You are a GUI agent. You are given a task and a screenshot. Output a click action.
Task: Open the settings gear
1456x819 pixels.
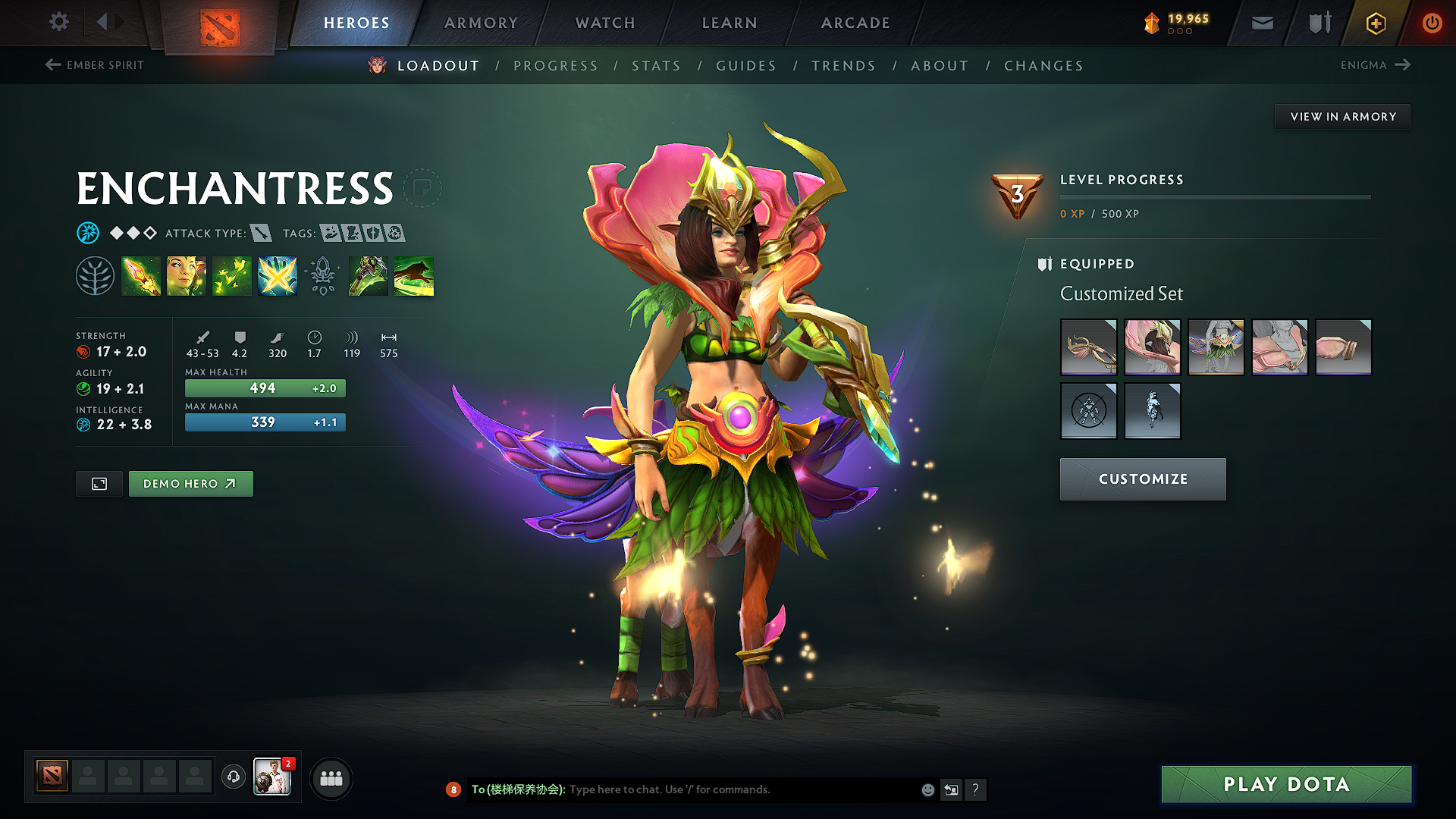[x=59, y=22]
